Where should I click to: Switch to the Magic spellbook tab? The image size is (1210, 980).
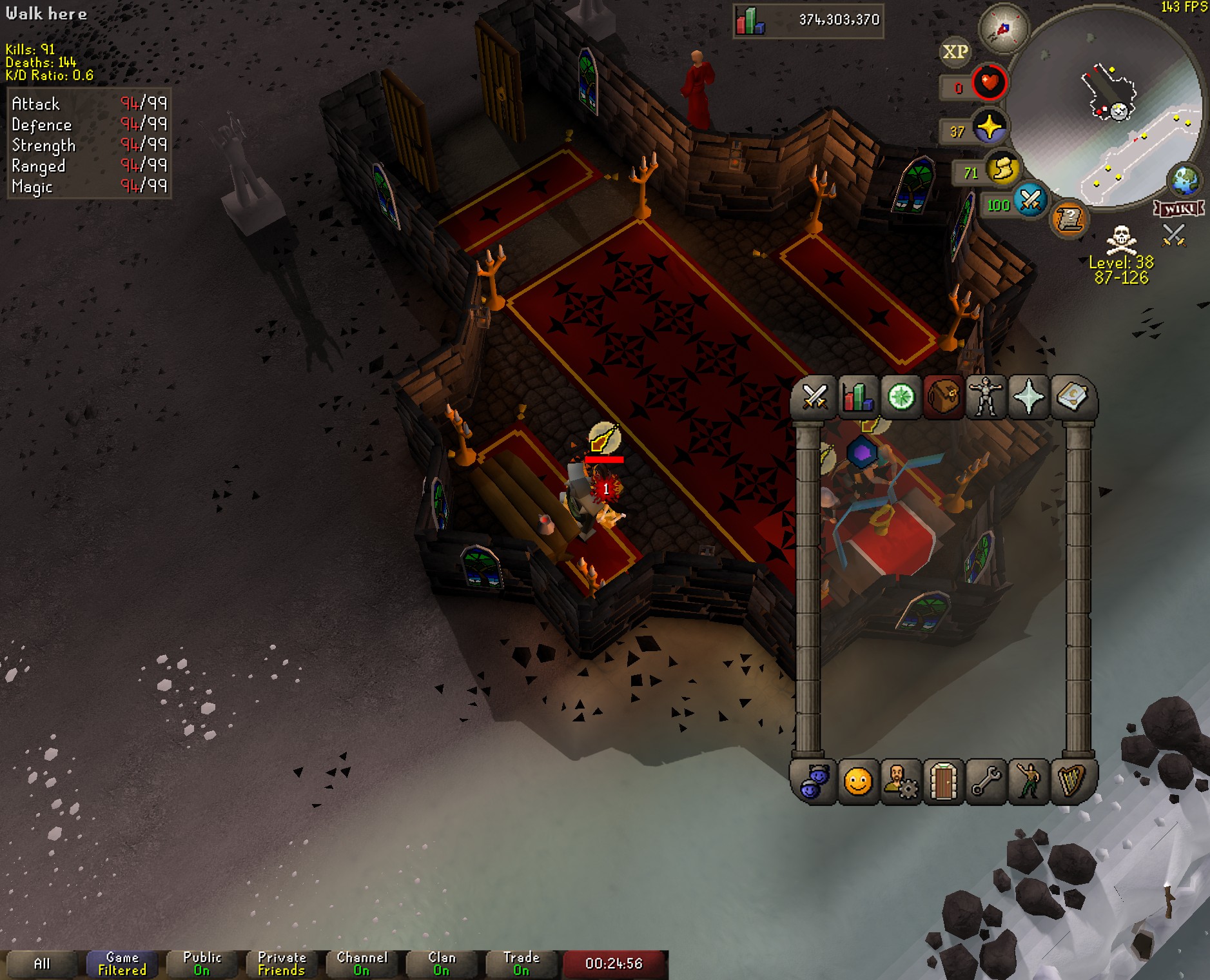tap(1071, 397)
